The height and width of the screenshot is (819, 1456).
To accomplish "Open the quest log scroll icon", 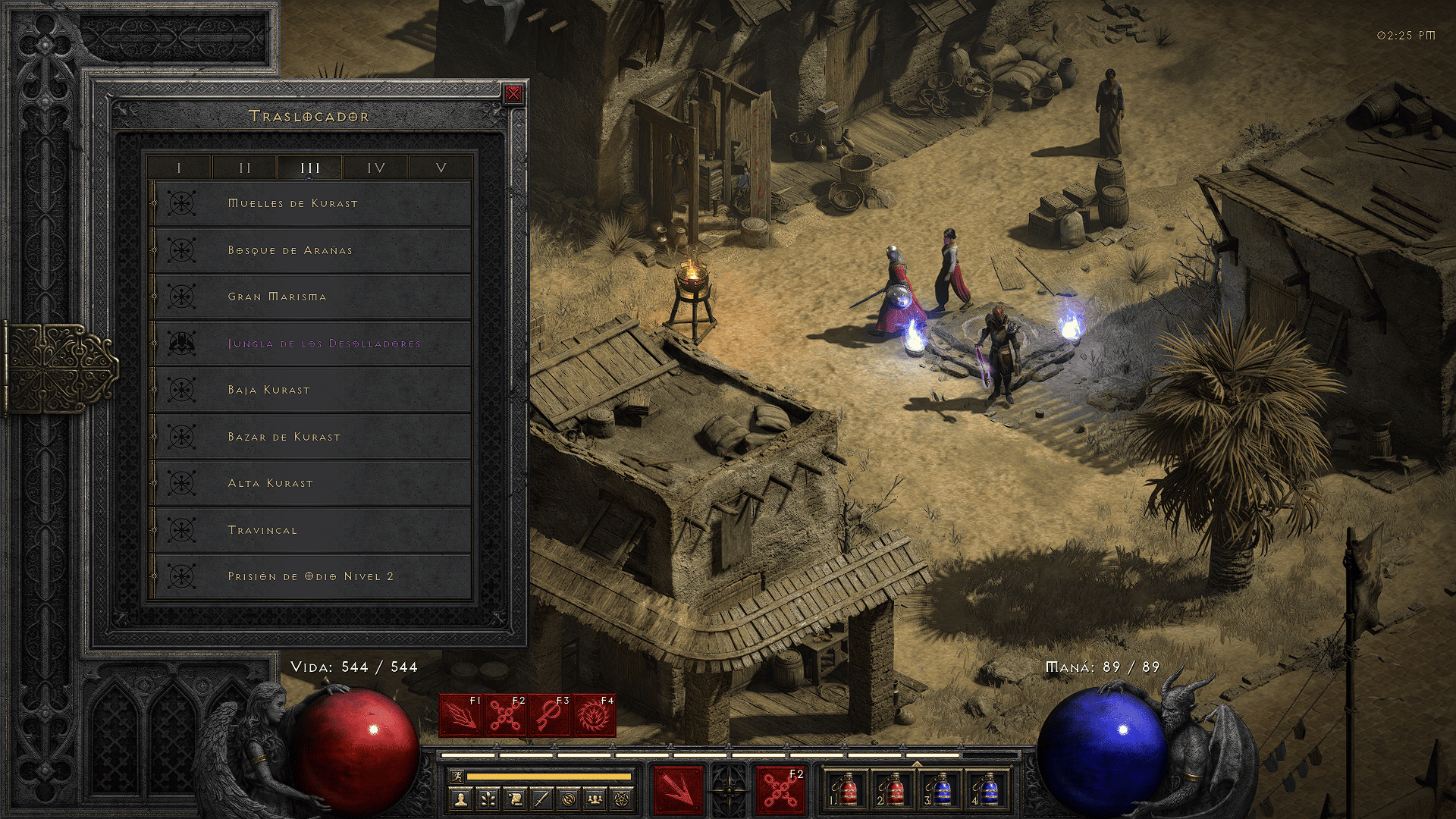I will tap(515, 799).
